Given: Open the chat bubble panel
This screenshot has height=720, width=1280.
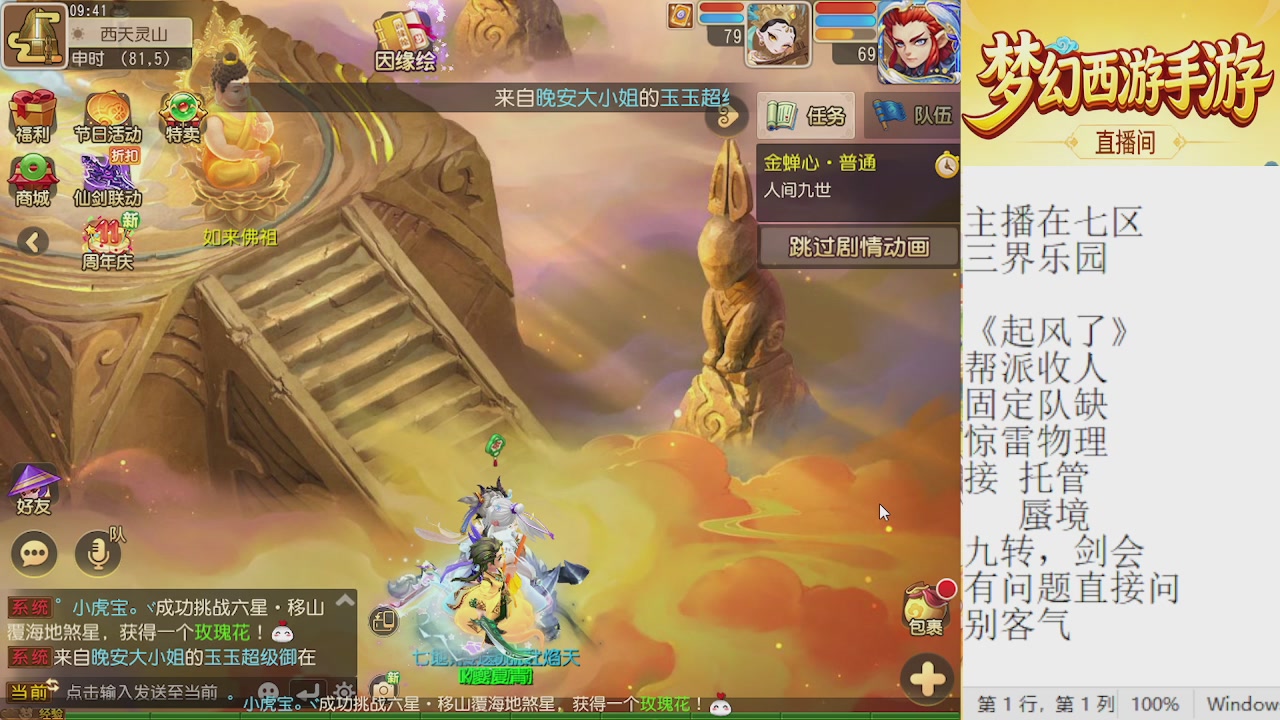Looking at the screenshot, I should coord(34,553).
